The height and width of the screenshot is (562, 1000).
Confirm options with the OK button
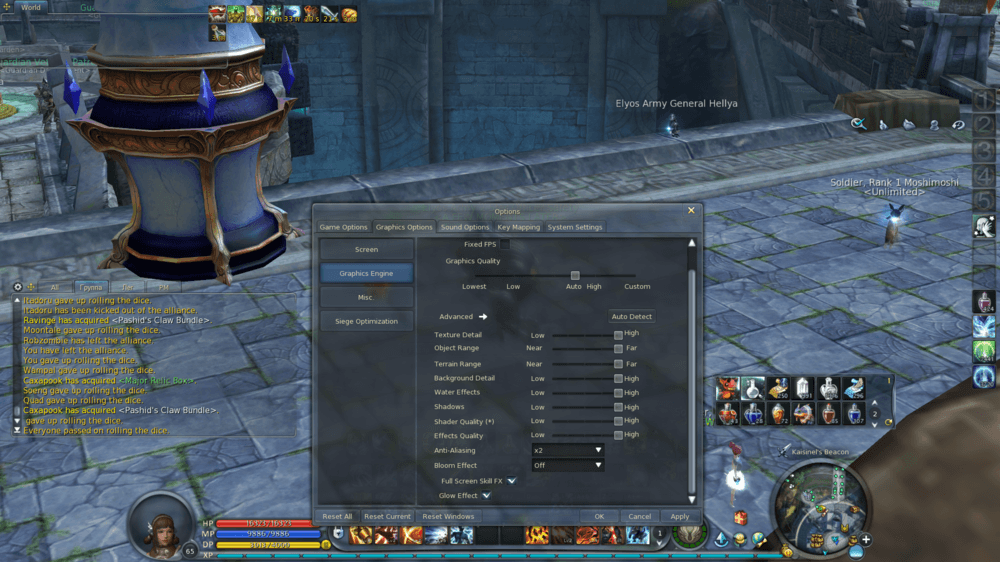tap(599, 517)
